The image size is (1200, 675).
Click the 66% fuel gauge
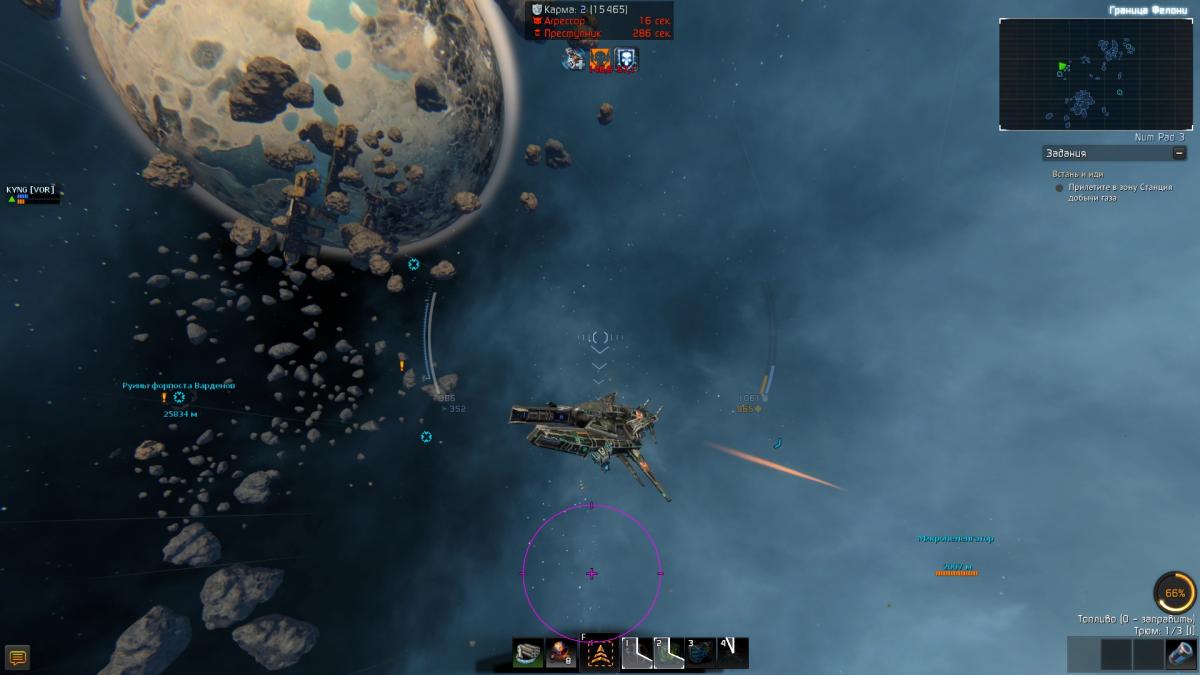(1174, 593)
